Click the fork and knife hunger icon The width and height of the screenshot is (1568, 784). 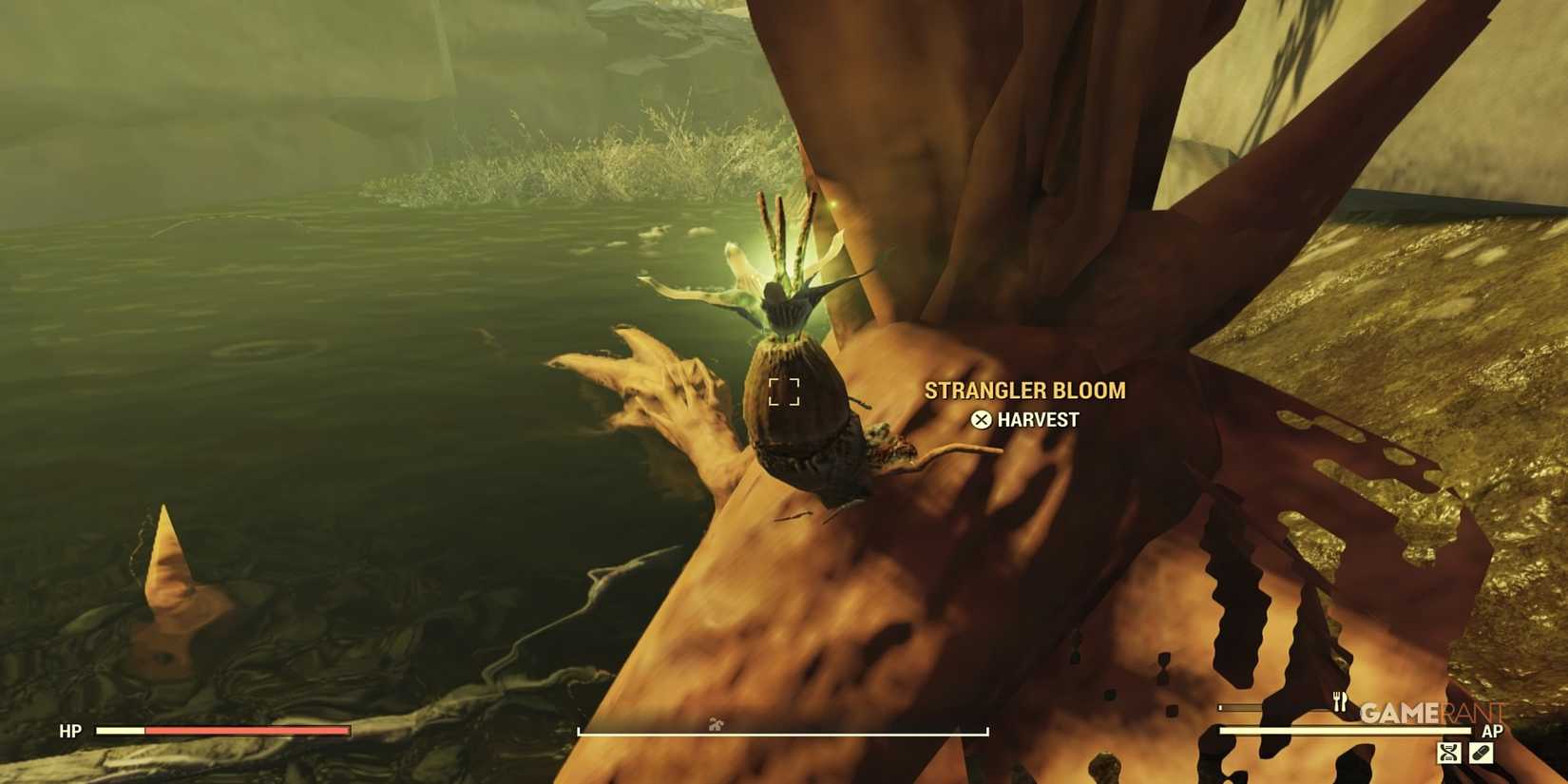pos(1339,703)
